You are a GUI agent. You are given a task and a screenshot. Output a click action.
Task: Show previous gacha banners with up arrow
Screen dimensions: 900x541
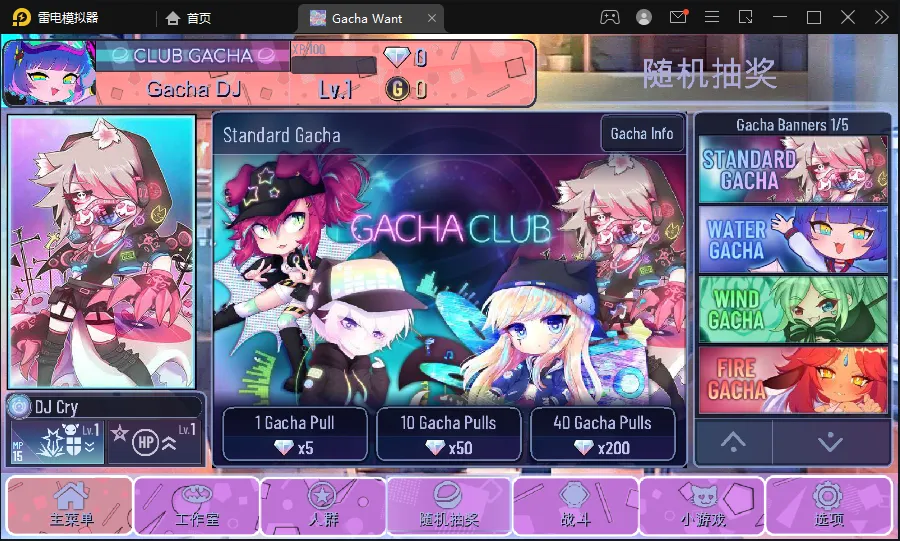733,441
